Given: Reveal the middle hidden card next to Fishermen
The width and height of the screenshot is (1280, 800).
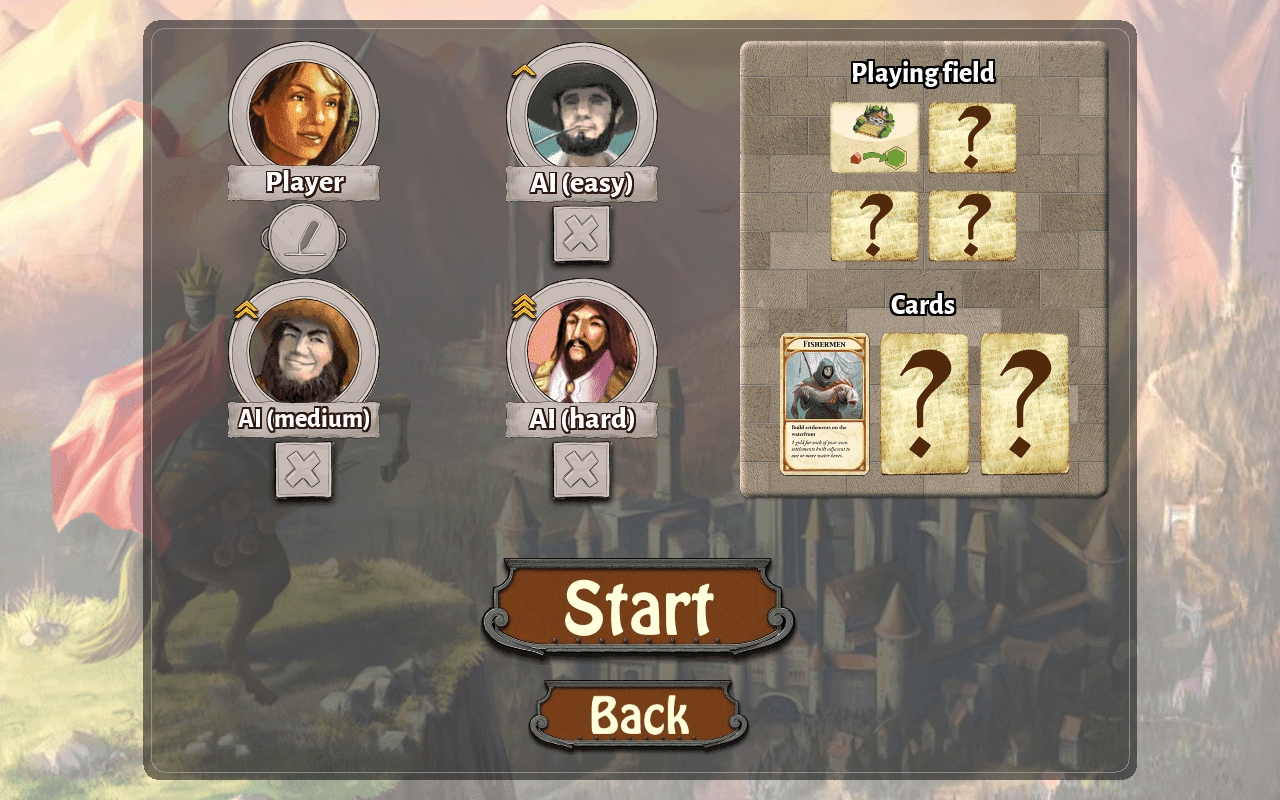Looking at the screenshot, I should 925,404.
